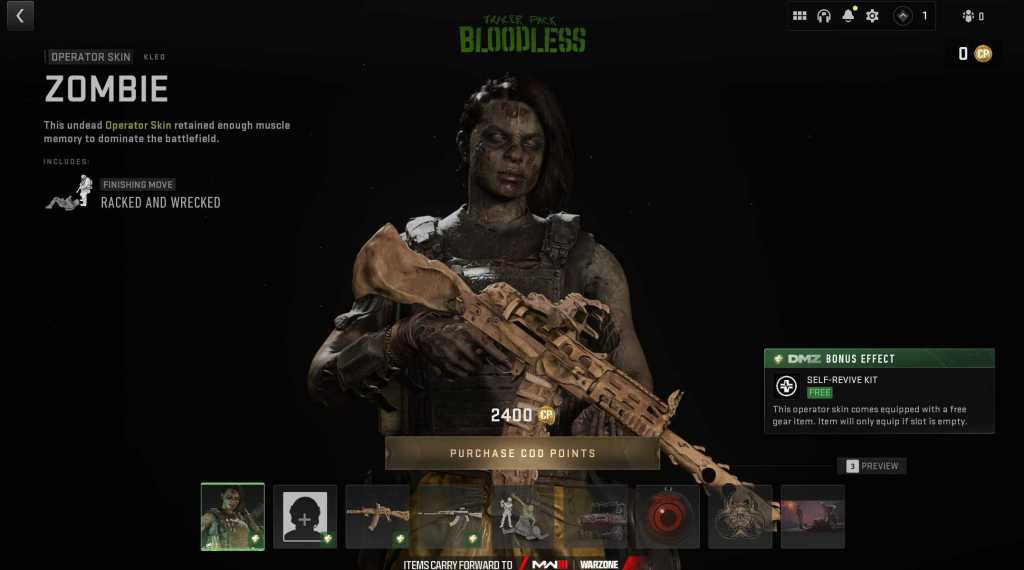
Task: Open the biohazard emblem thumbnail
Action: coord(740,517)
